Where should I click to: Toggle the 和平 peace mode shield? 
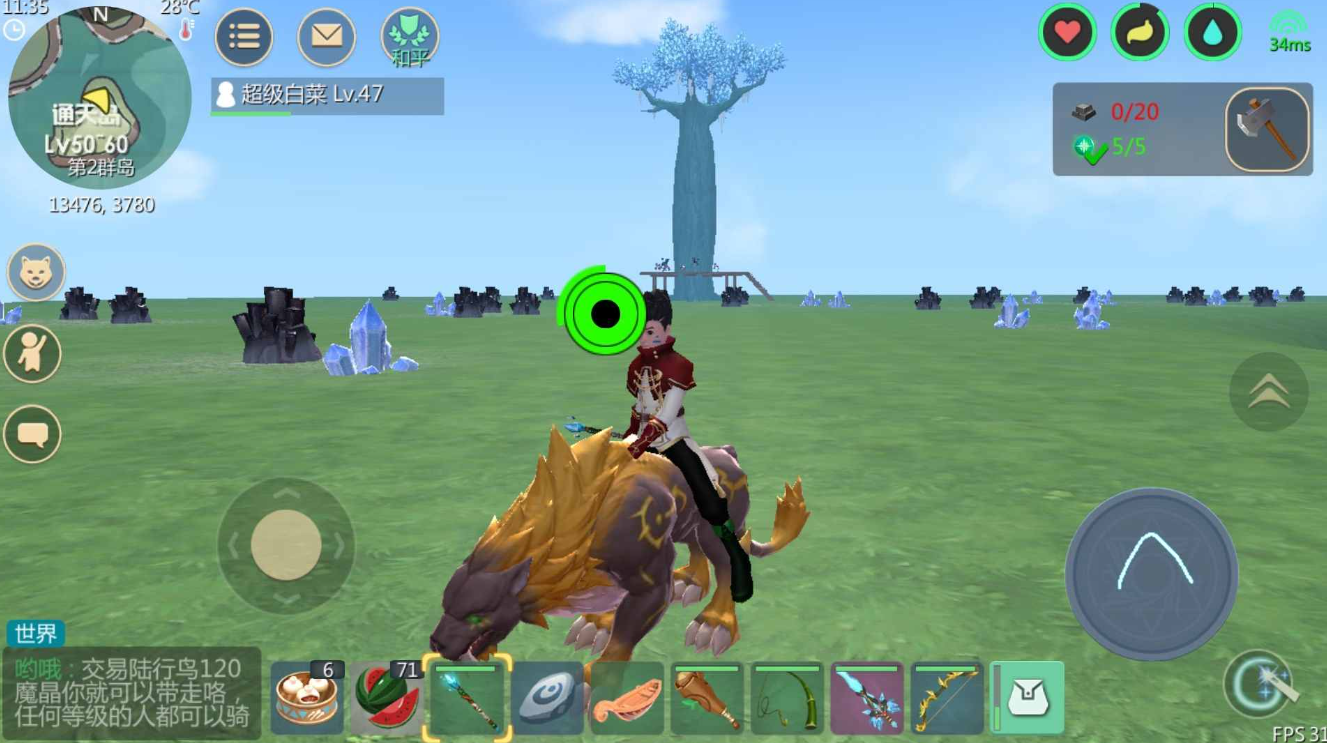click(x=410, y=38)
